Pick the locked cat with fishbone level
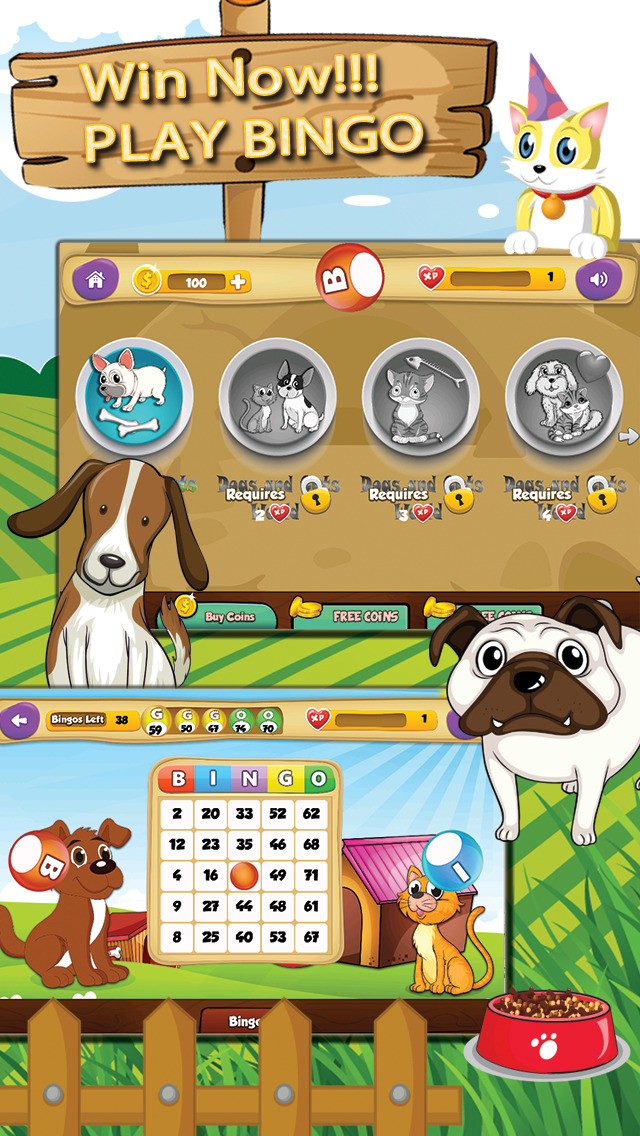Viewport: 640px width, 1136px height. pos(420,397)
